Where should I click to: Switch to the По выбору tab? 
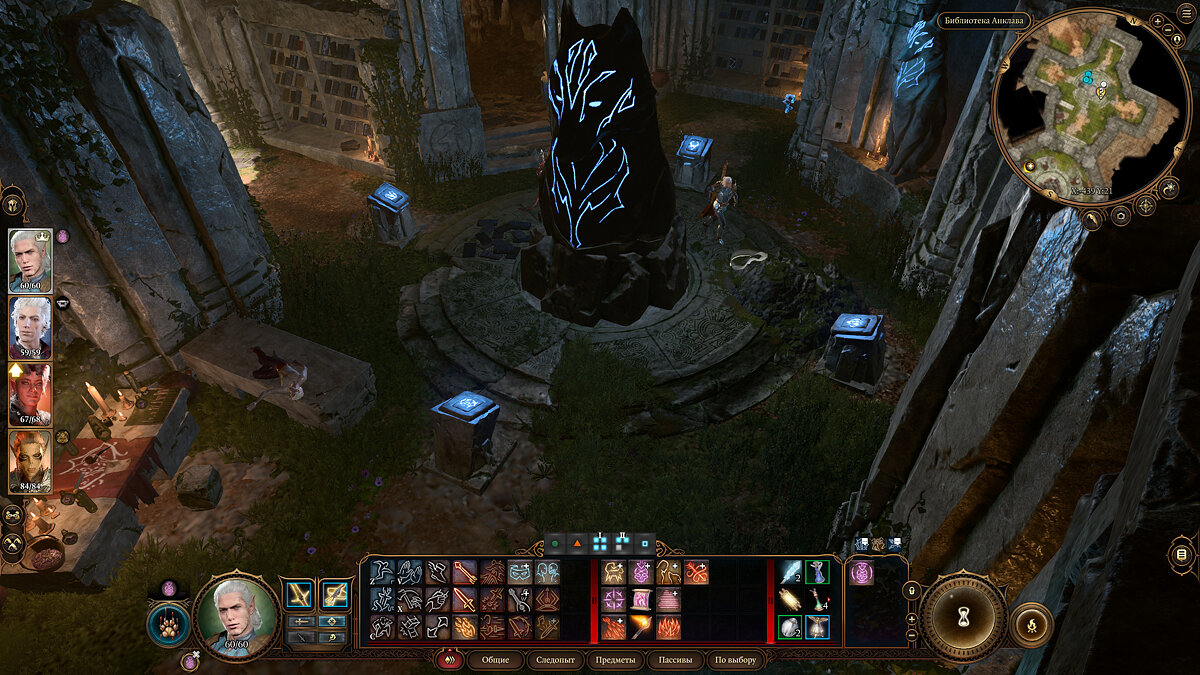(x=736, y=660)
